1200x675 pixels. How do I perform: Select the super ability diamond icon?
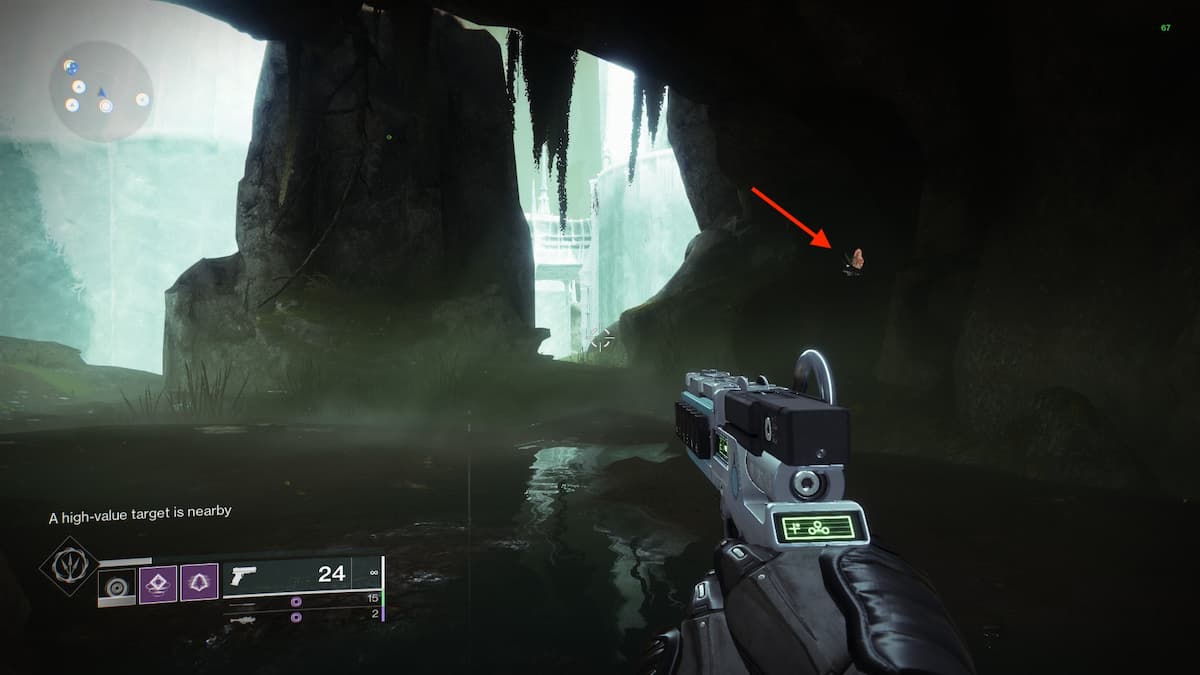pyautogui.click(x=69, y=567)
